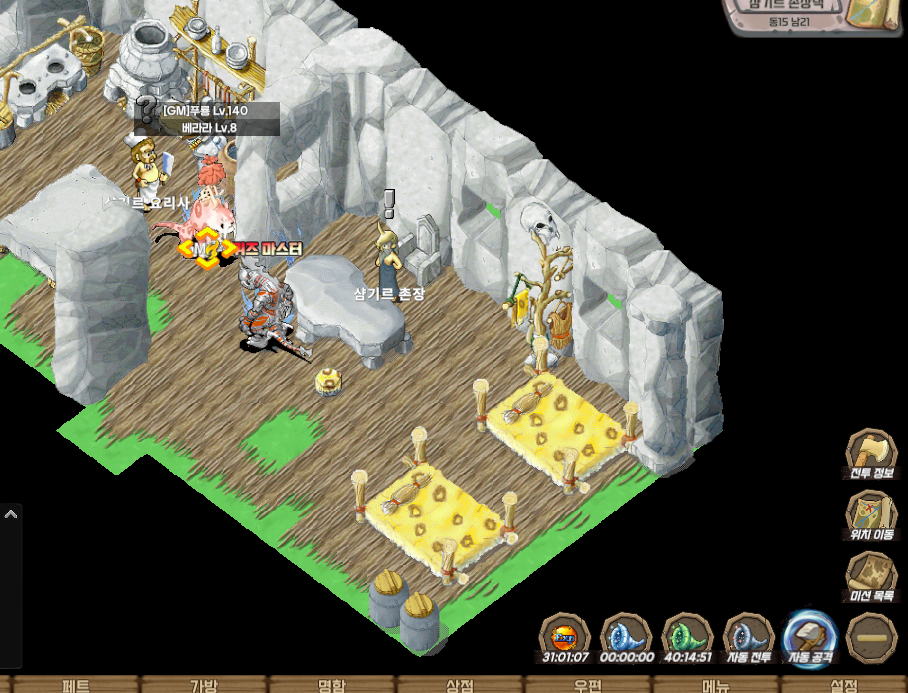Collapse the icon bar with the minus button
Image resolution: width=908 pixels, height=693 pixels.
(871, 637)
